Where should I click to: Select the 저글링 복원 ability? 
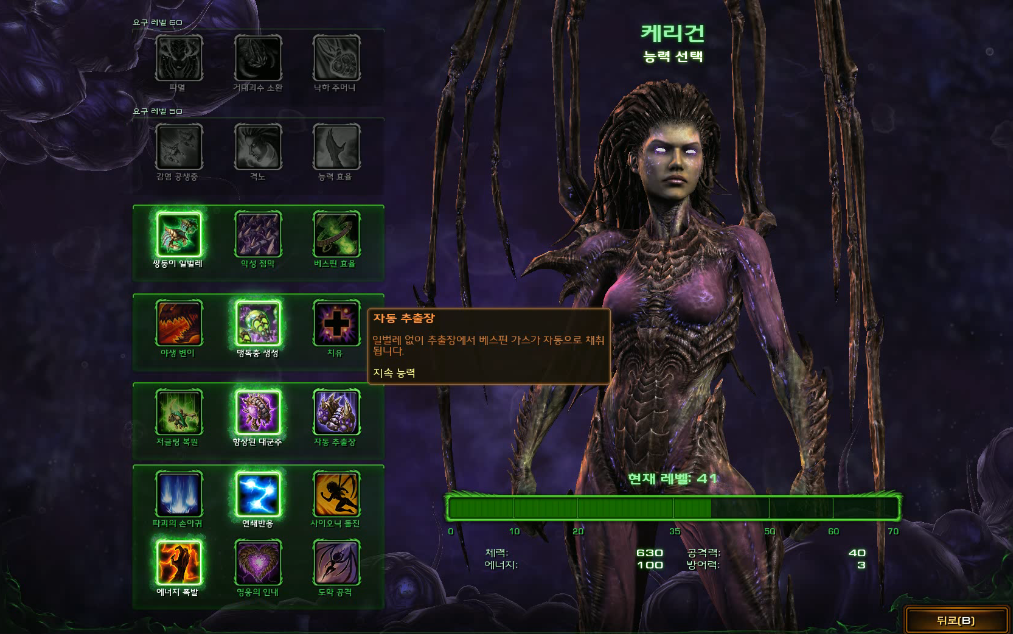[x=179, y=411]
